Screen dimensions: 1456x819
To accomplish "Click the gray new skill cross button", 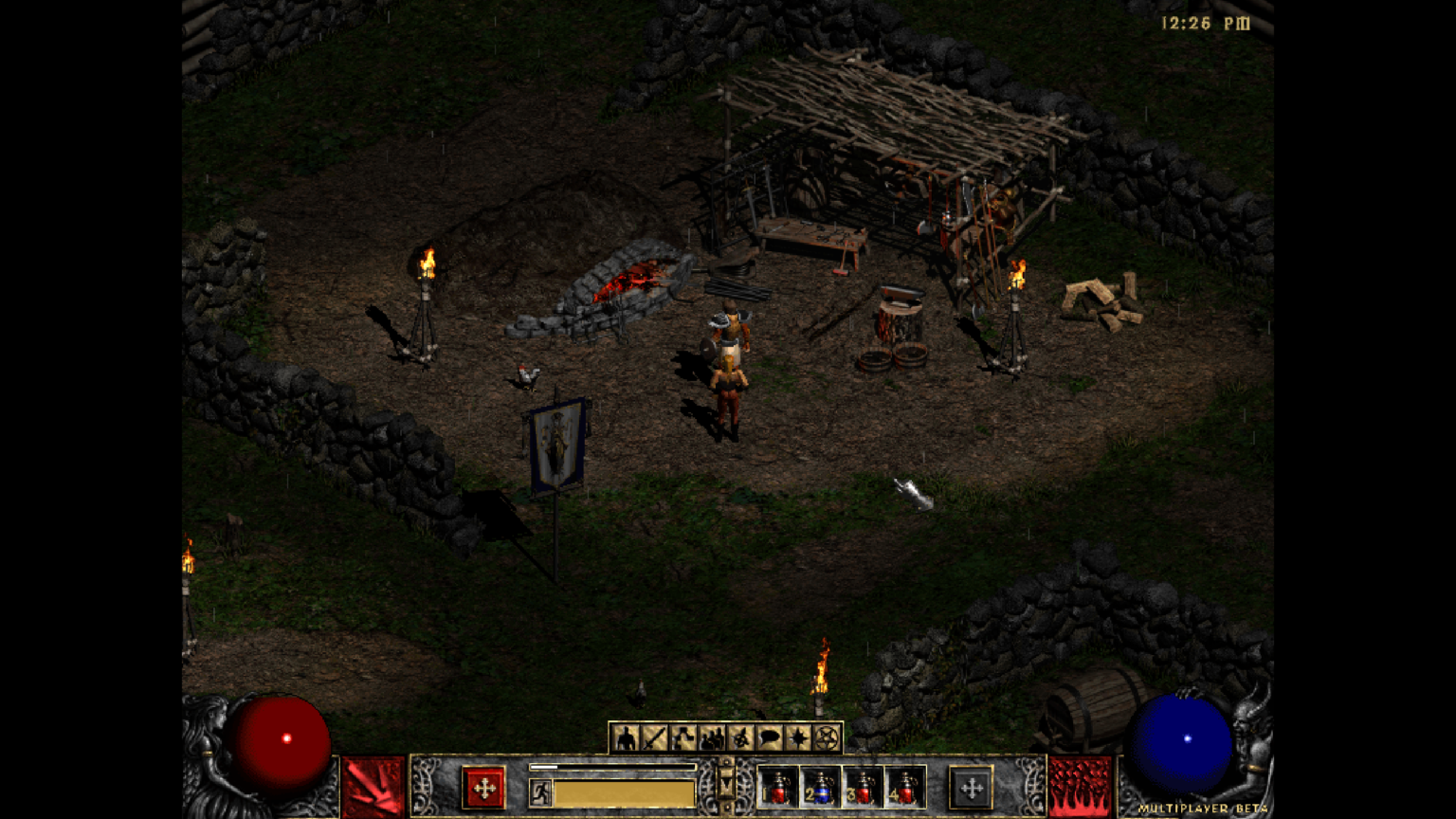I will click(971, 788).
